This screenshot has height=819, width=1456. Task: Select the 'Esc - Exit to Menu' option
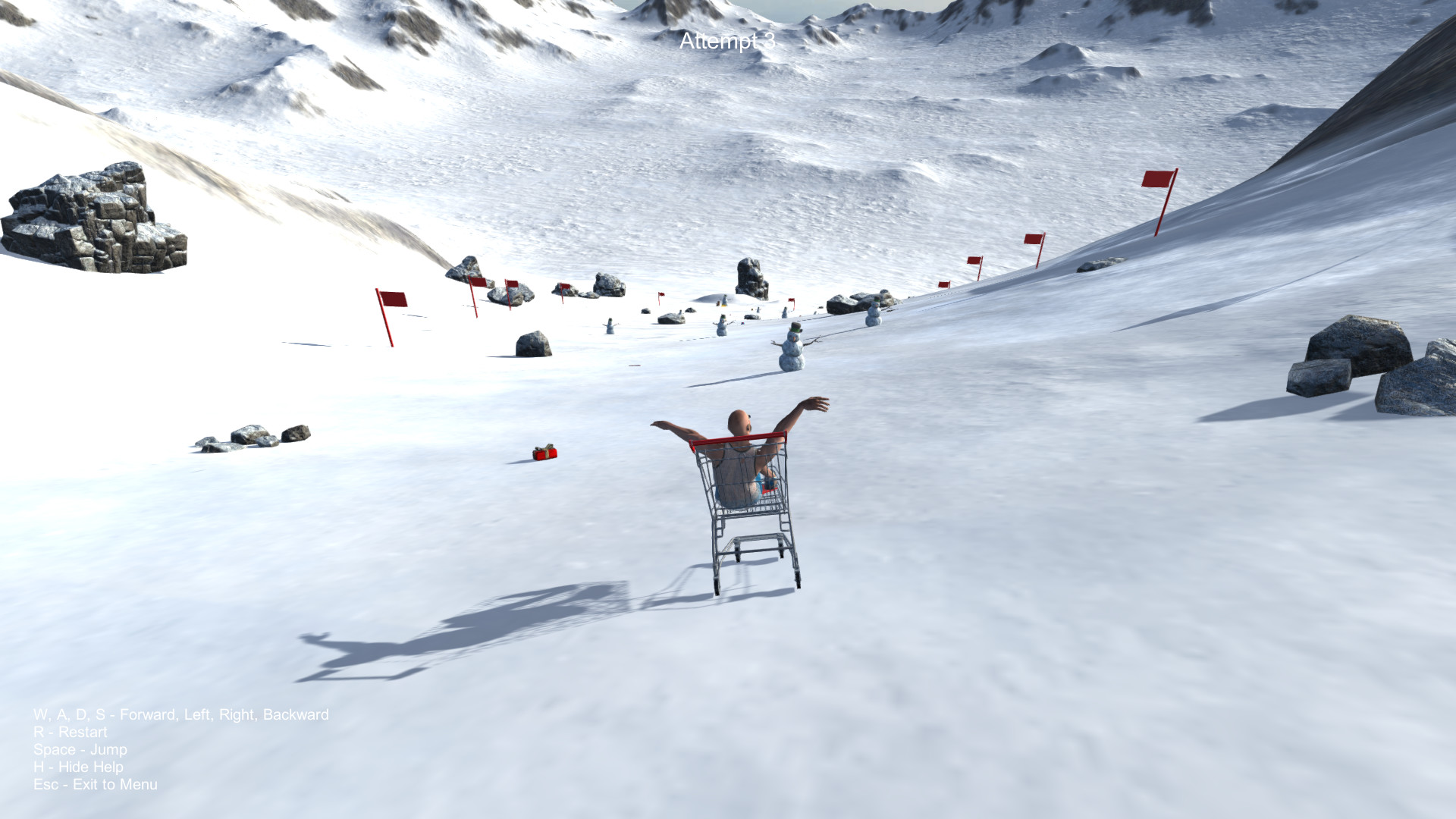95,784
